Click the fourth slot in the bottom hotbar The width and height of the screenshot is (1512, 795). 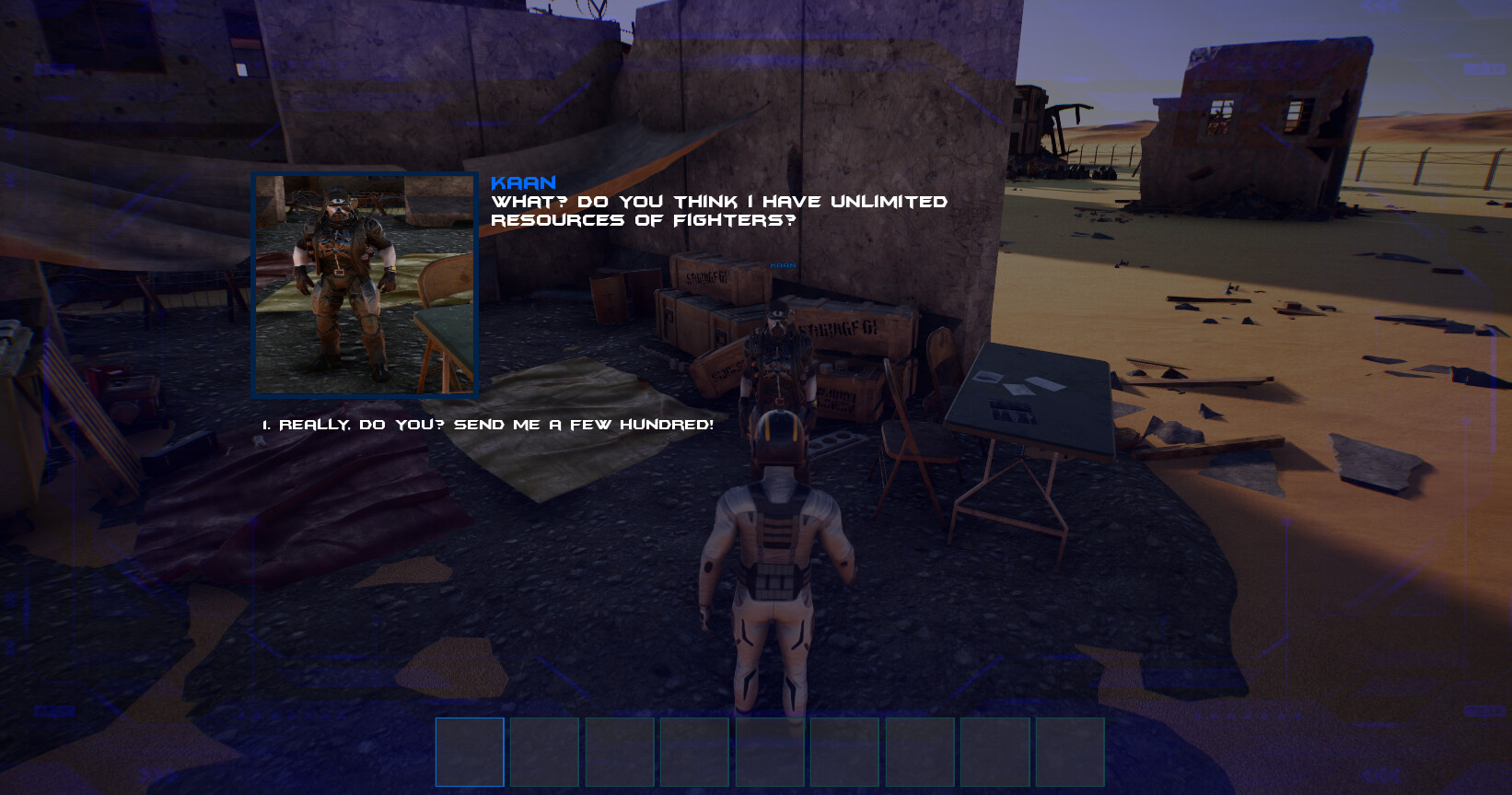pos(695,752)
